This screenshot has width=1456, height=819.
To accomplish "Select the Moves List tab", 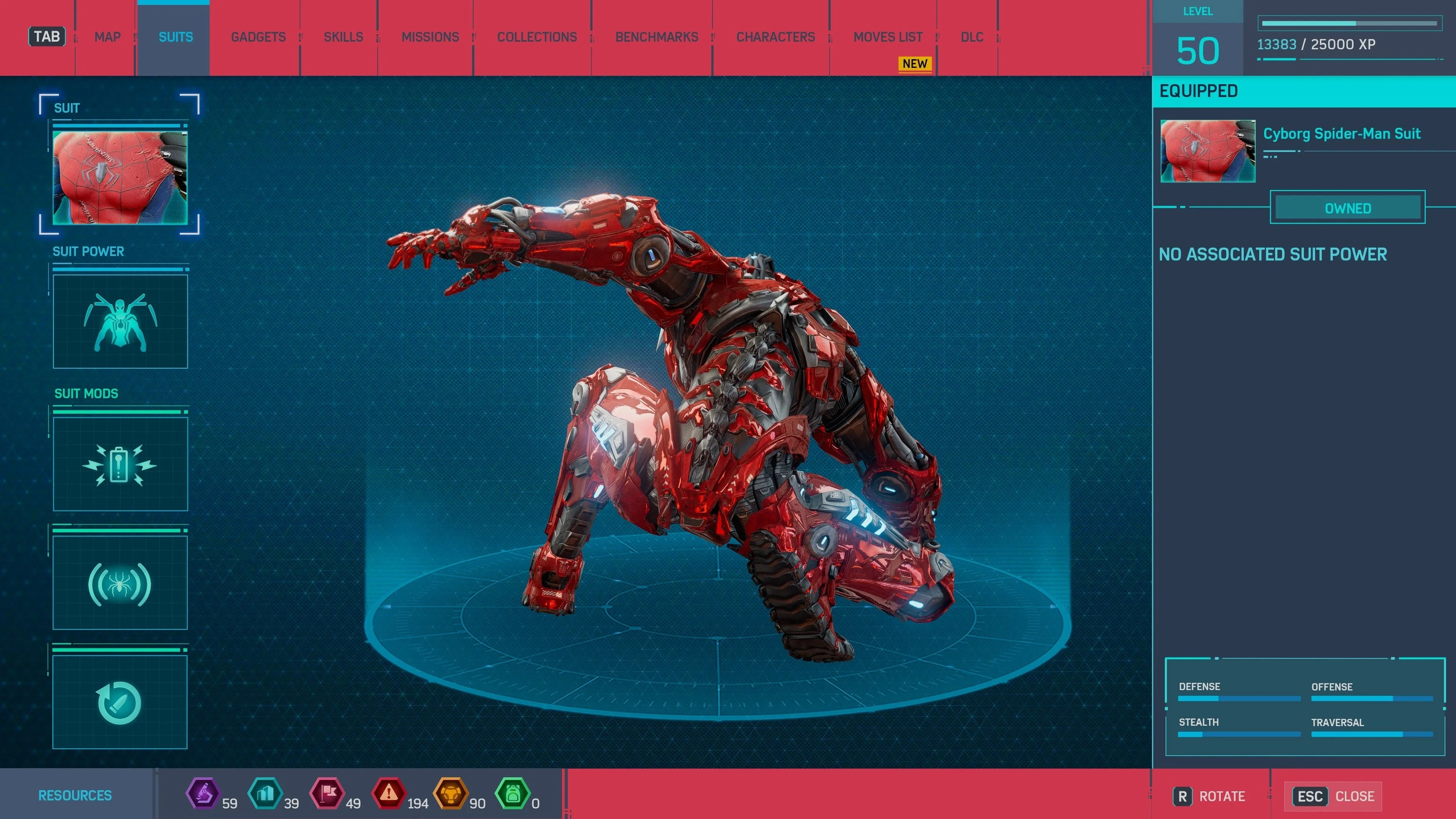I will [888, 37].
